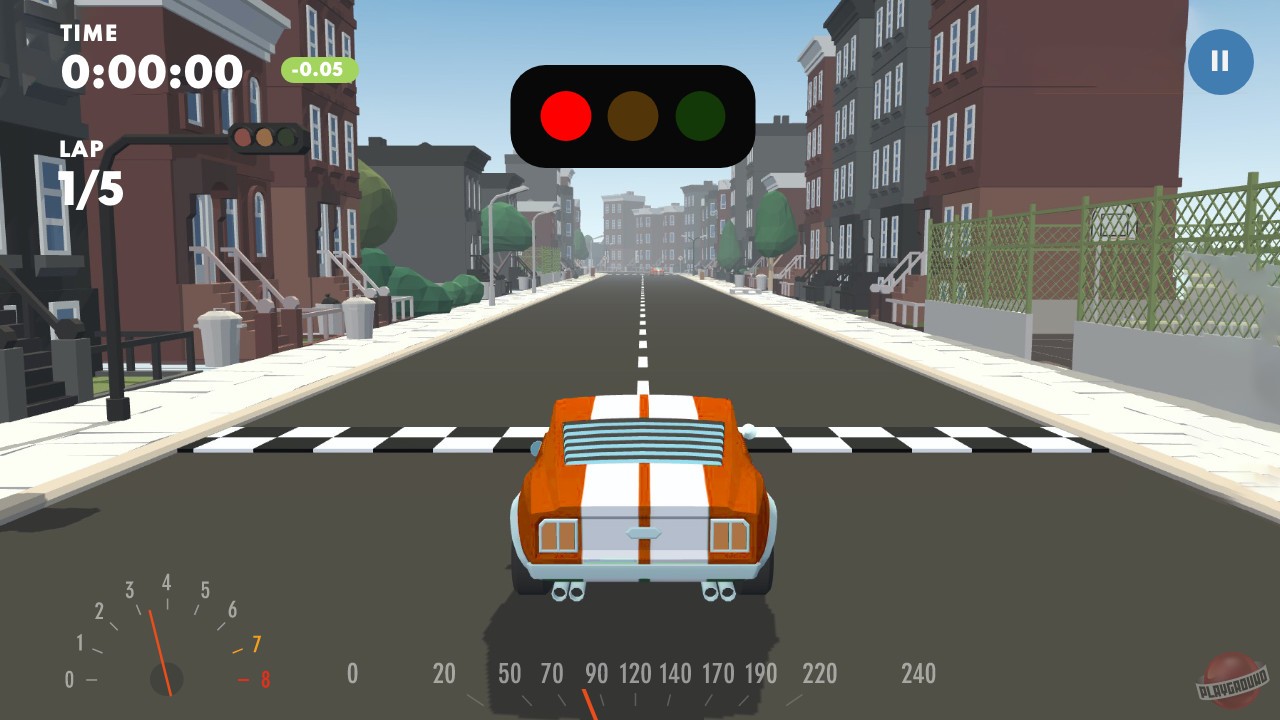
Task: Toggle the green -0.05 time delta badge
Action: 320,71
